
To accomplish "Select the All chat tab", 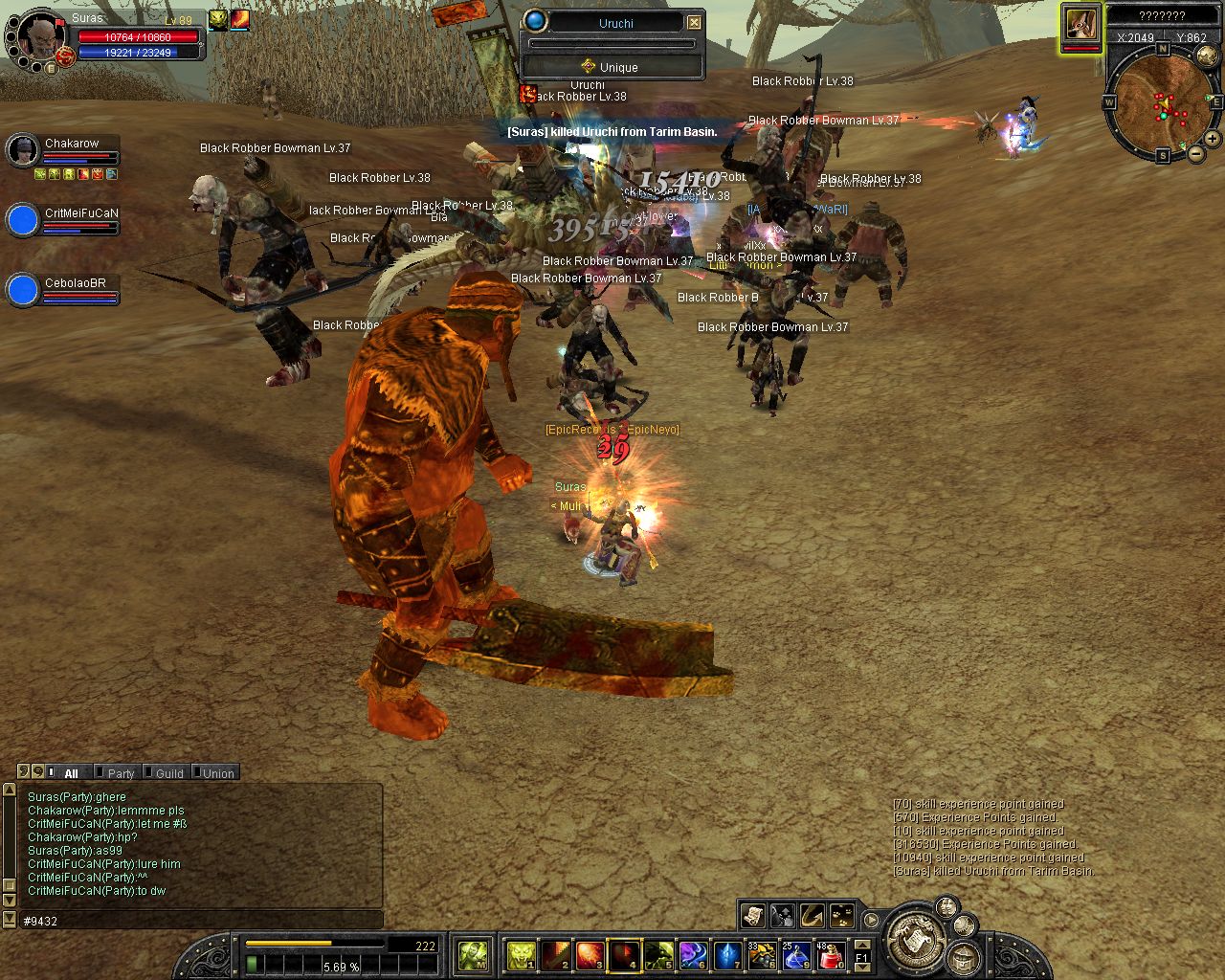I will [70, 773].
